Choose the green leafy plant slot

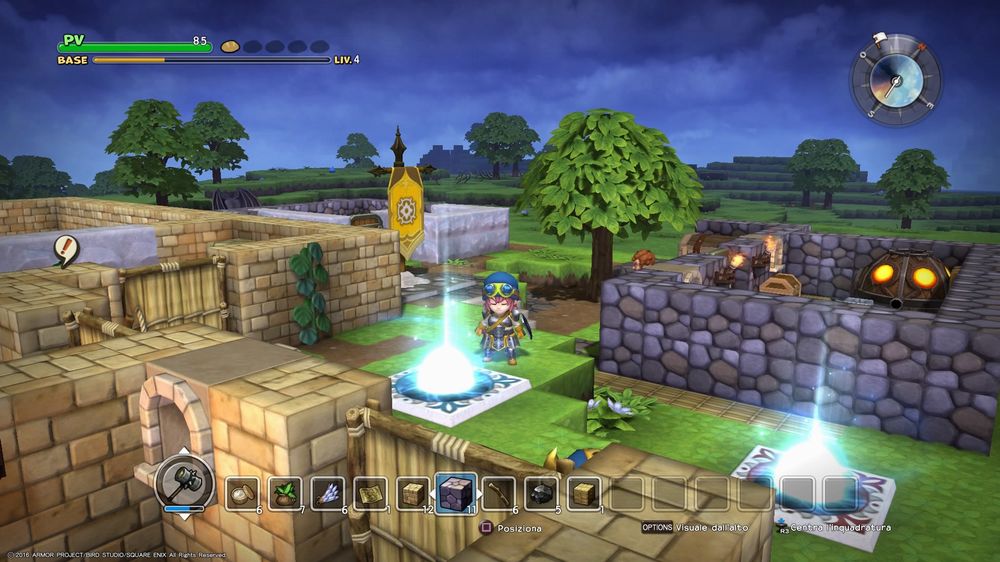click(x=285, y=493)
